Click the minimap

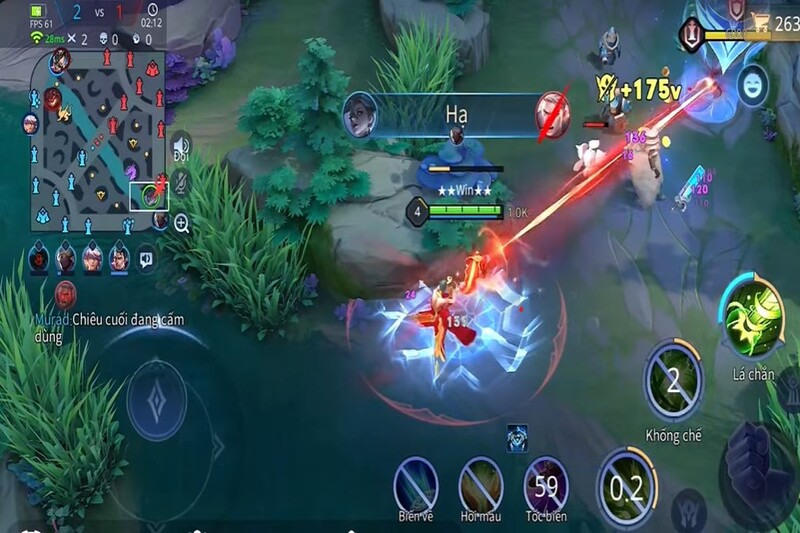click(100, 138)
